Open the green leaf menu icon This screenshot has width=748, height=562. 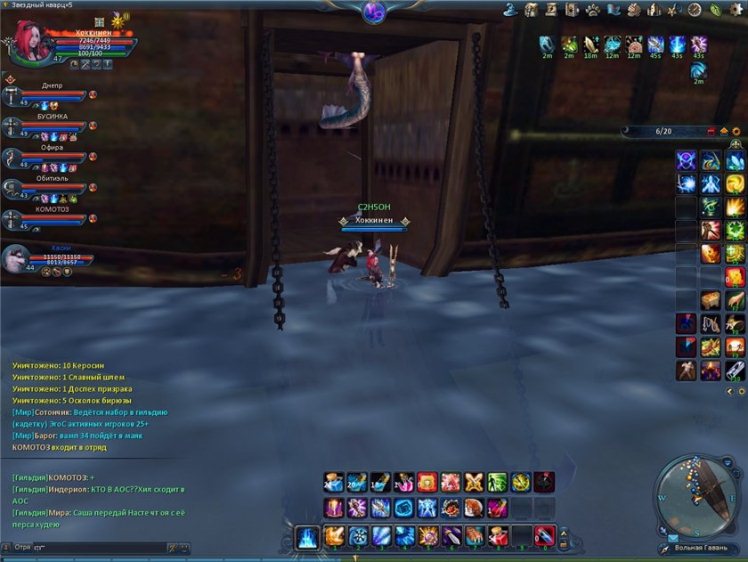pos(717,10)
